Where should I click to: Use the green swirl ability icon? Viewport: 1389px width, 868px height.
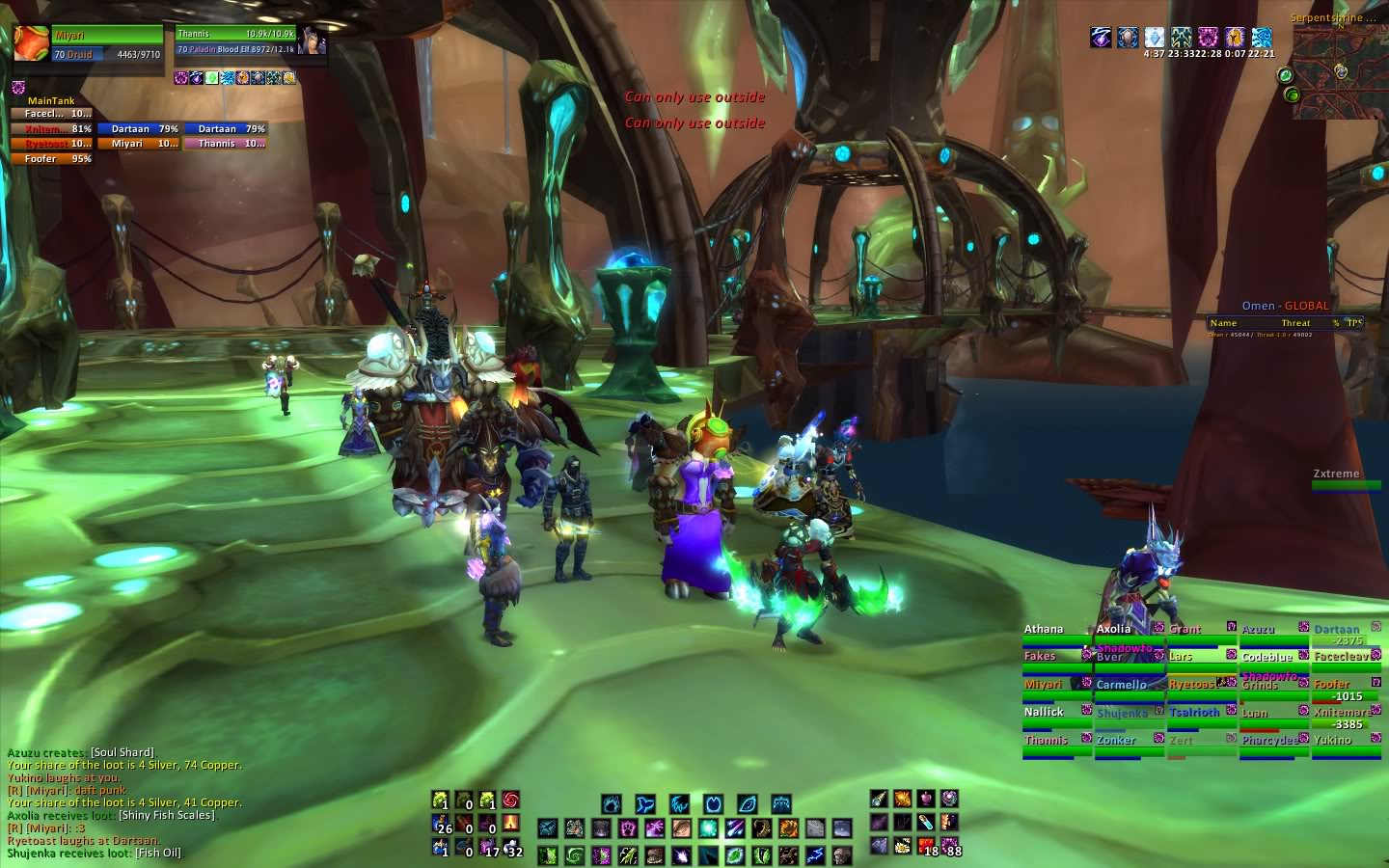pos(575,855)
